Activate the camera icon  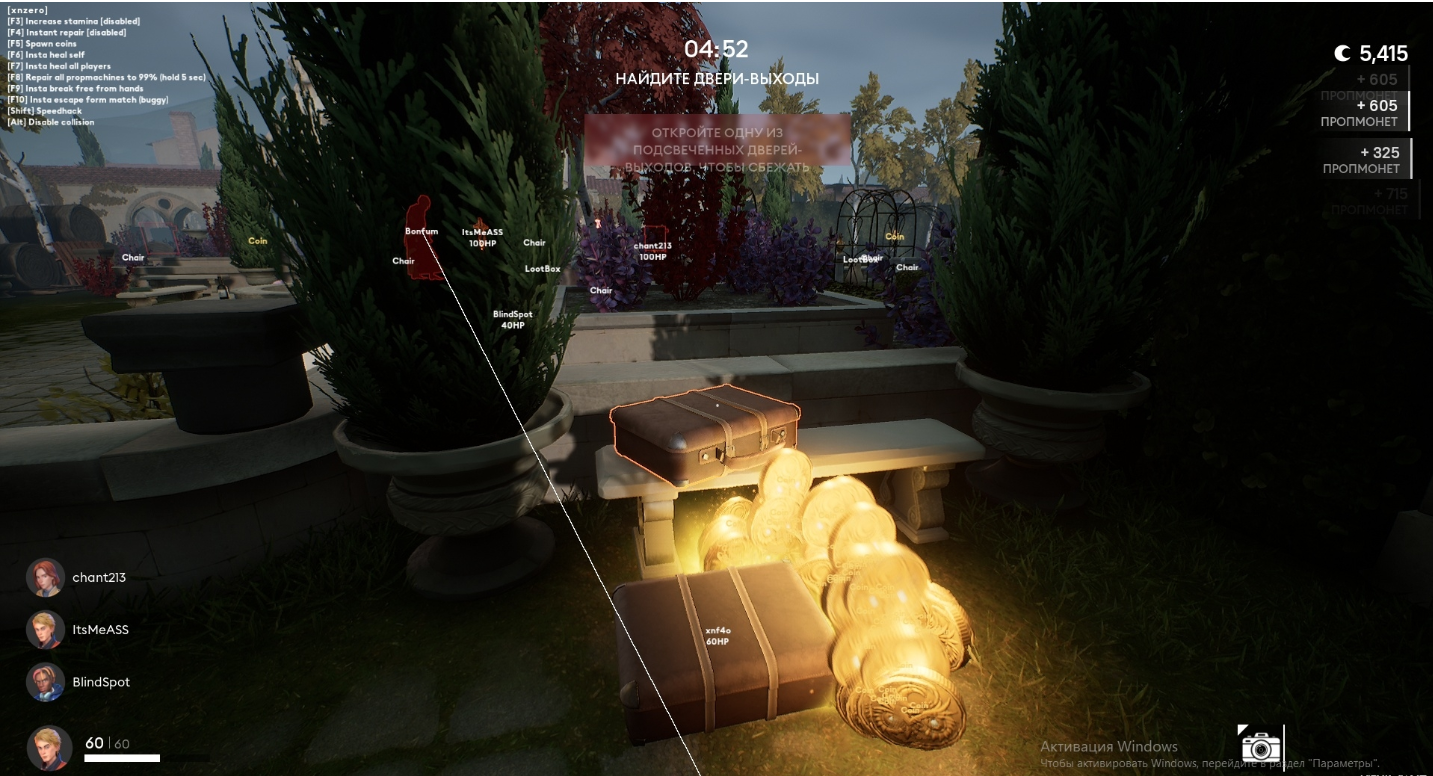(x=1260, y=746)
